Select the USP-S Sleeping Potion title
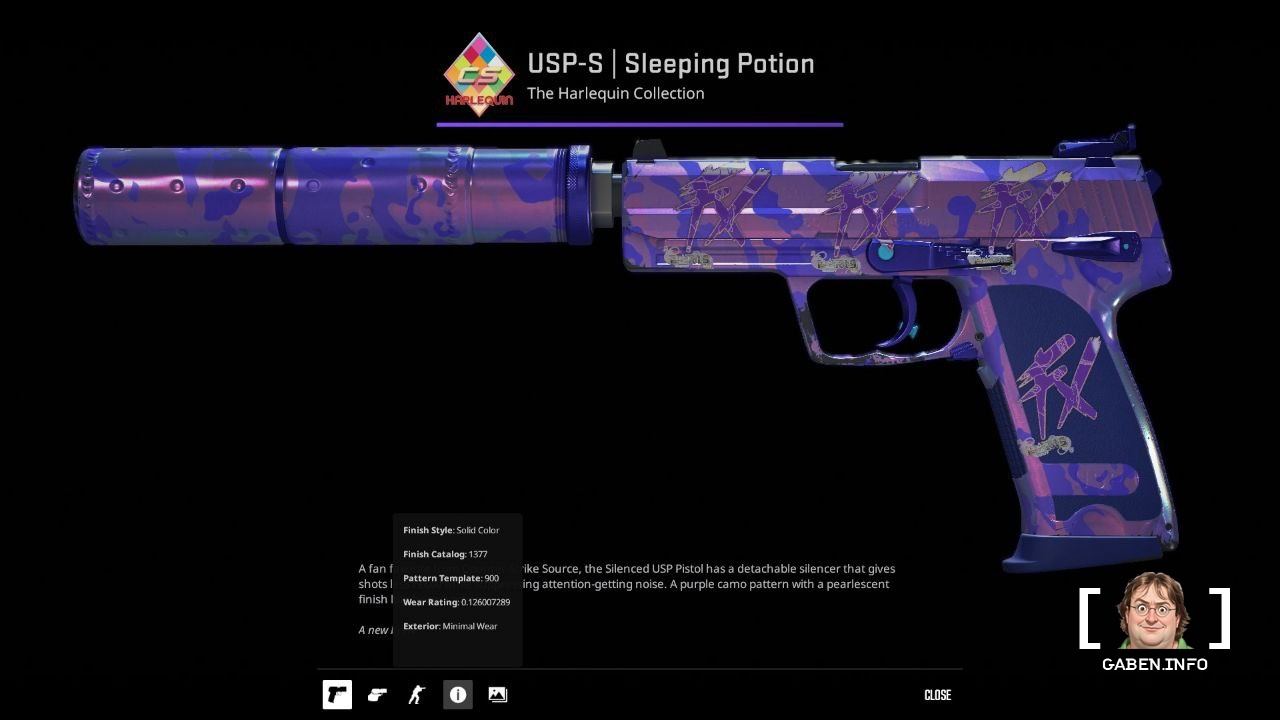Viewport: 1280px width, 720px height. pyautogui.click(x=672, y=64)
